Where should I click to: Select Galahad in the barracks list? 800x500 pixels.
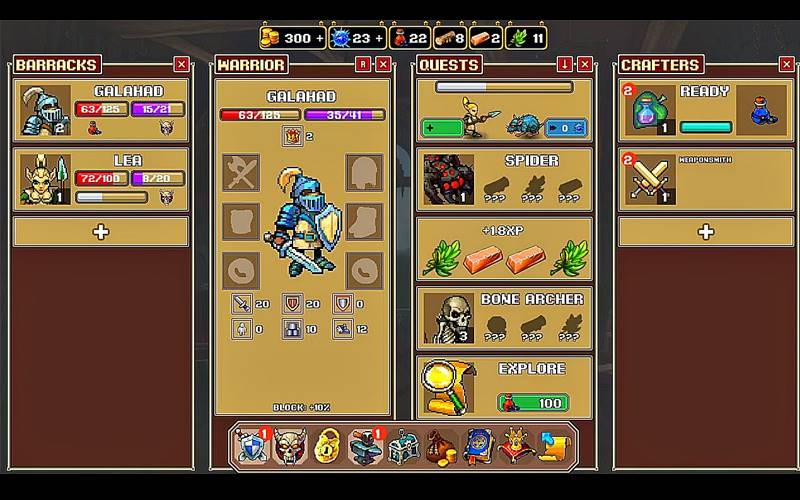coord(101,112)
